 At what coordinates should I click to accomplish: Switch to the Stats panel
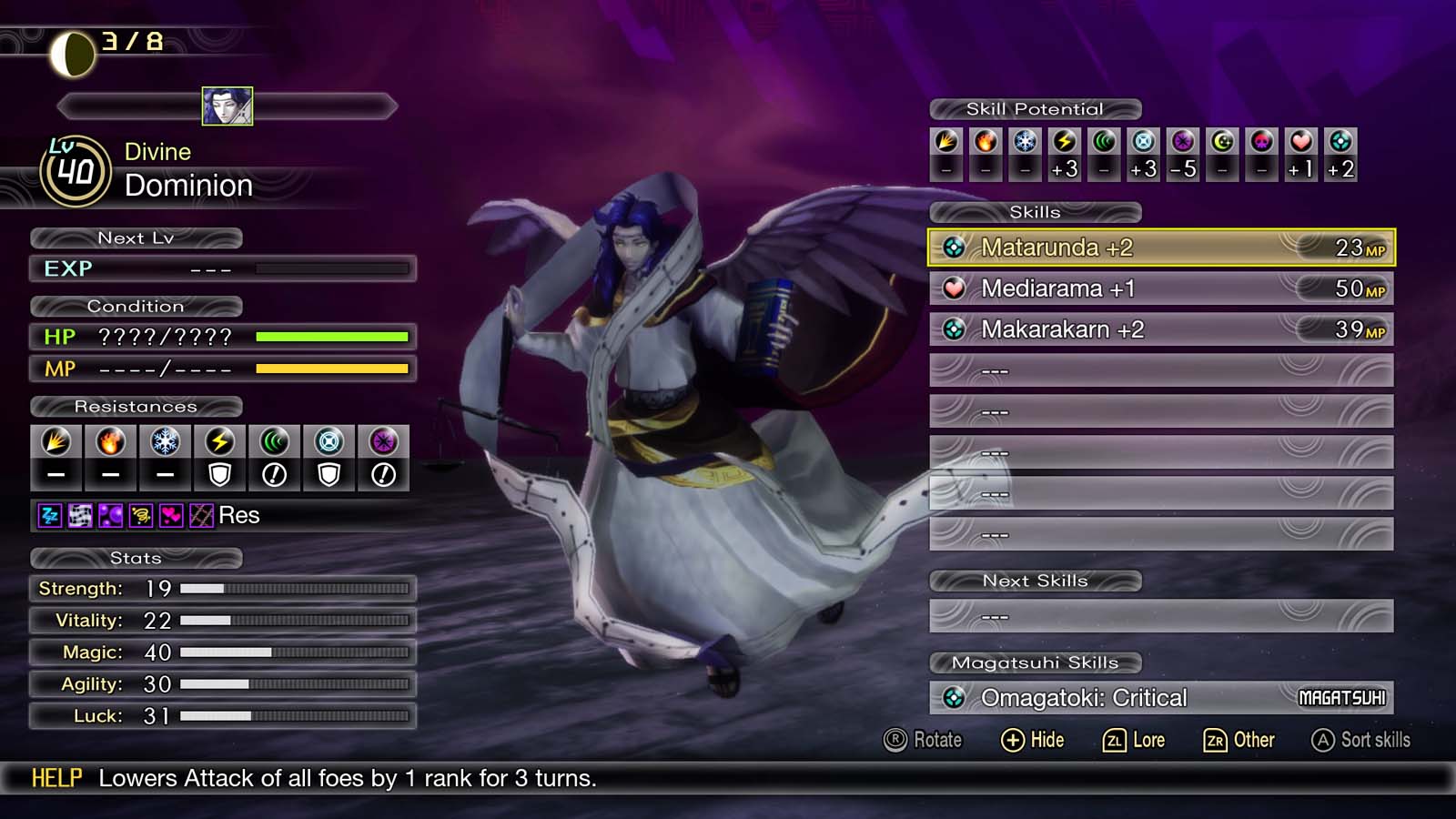[x=136, y=558]
